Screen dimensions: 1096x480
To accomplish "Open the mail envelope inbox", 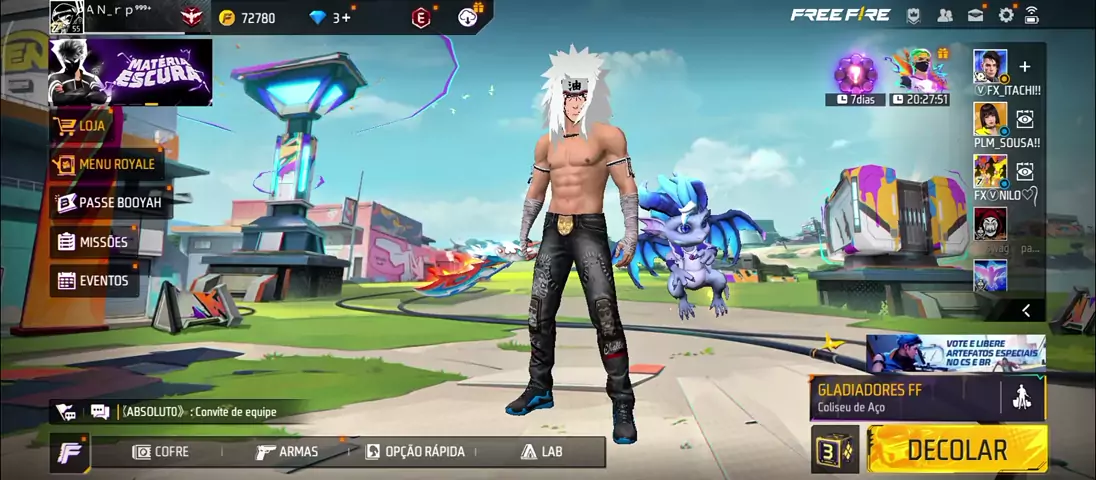I will pos(975,15).
